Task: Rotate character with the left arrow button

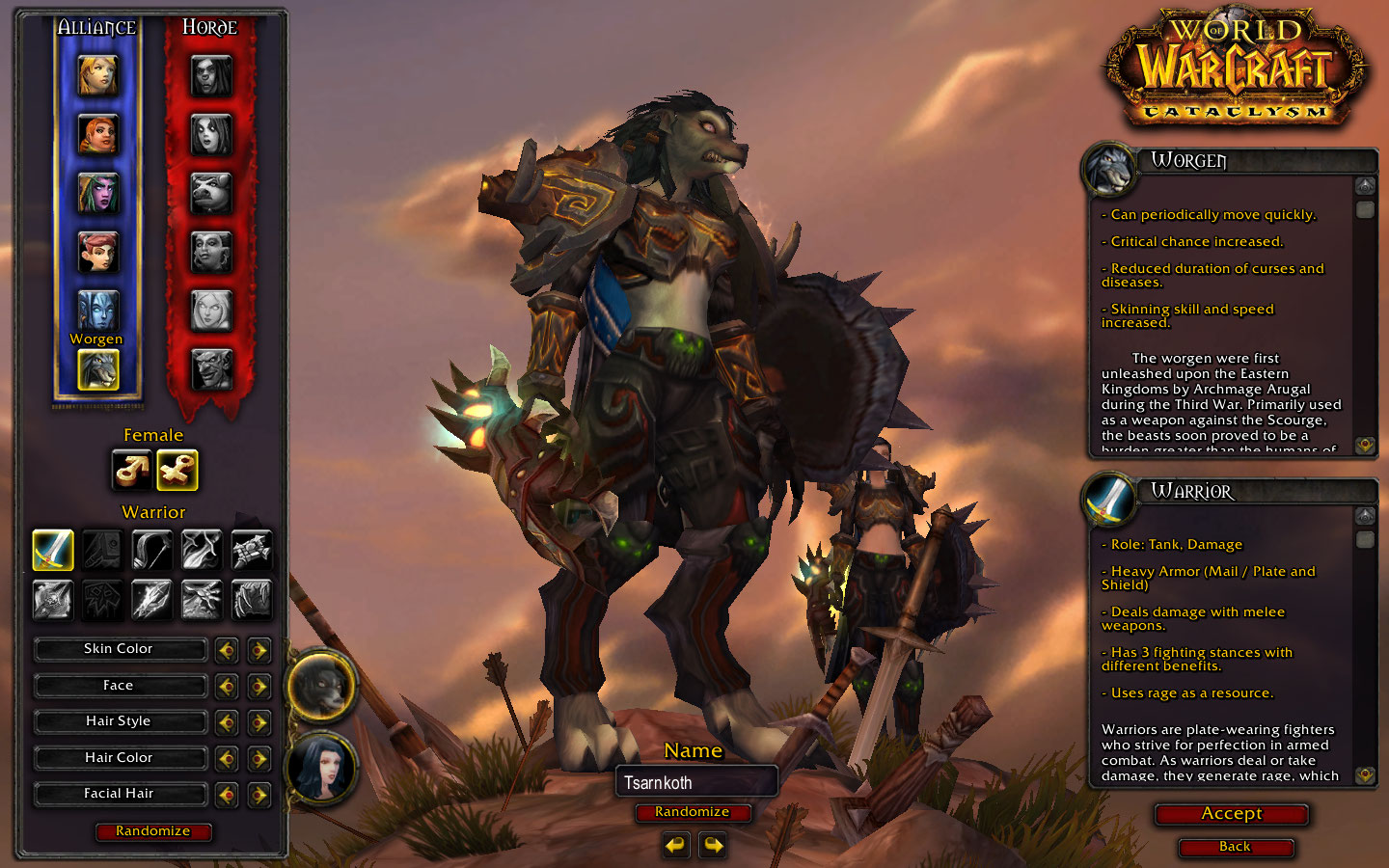Action: (x=675, y=846)
